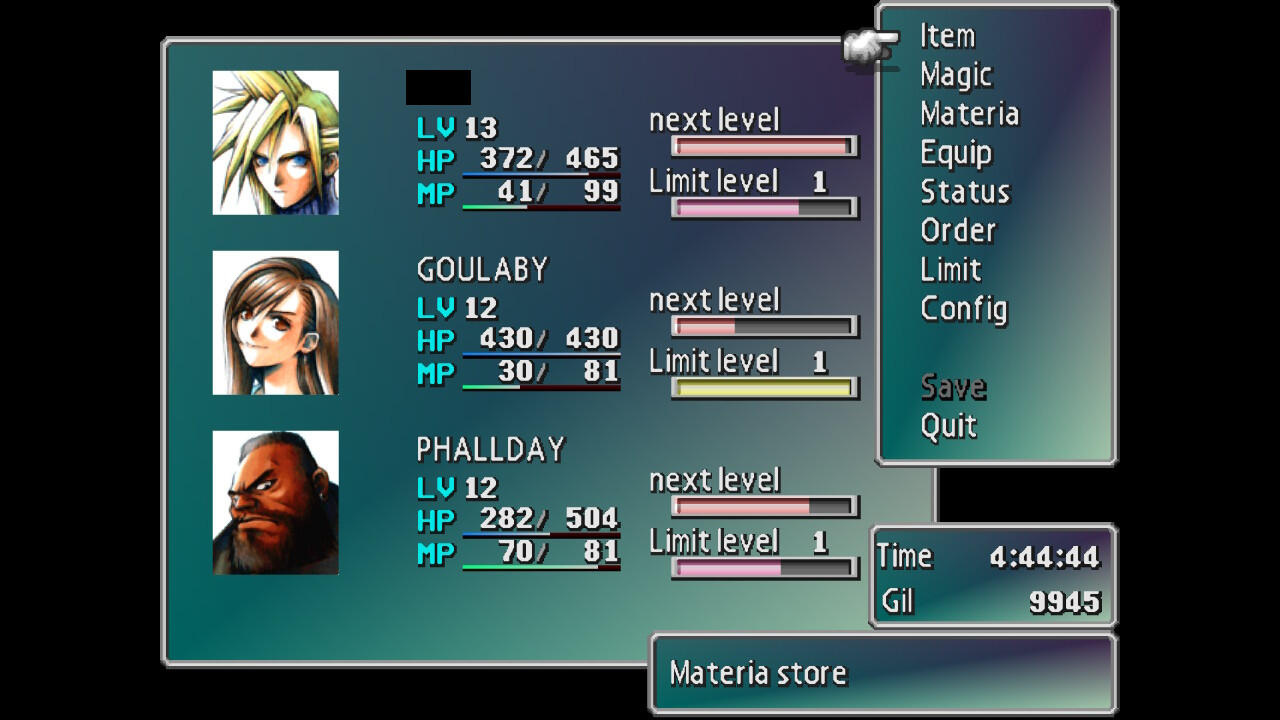Choose the Equip option
1280x720 pixels.
point(956,153)
